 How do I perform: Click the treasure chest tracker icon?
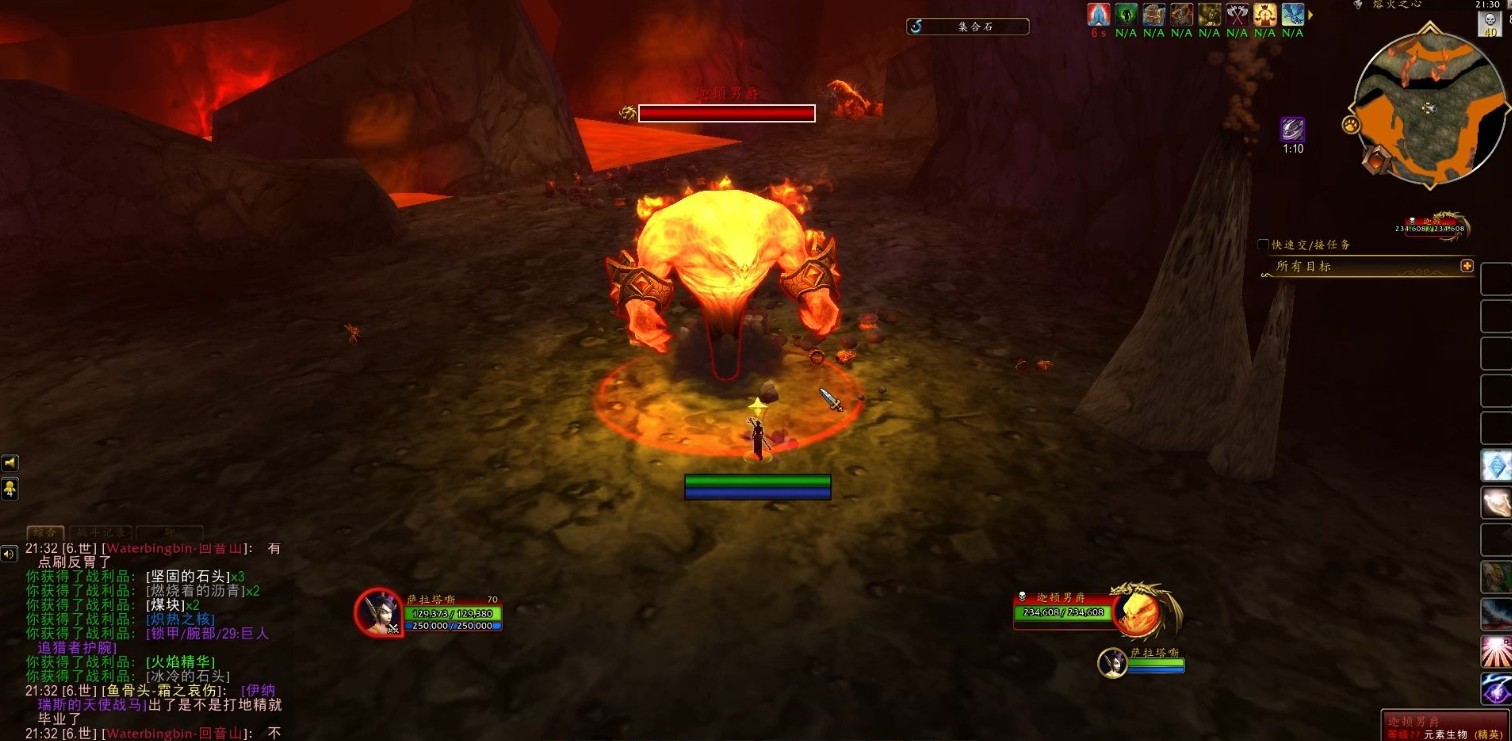pos(1154,14)
